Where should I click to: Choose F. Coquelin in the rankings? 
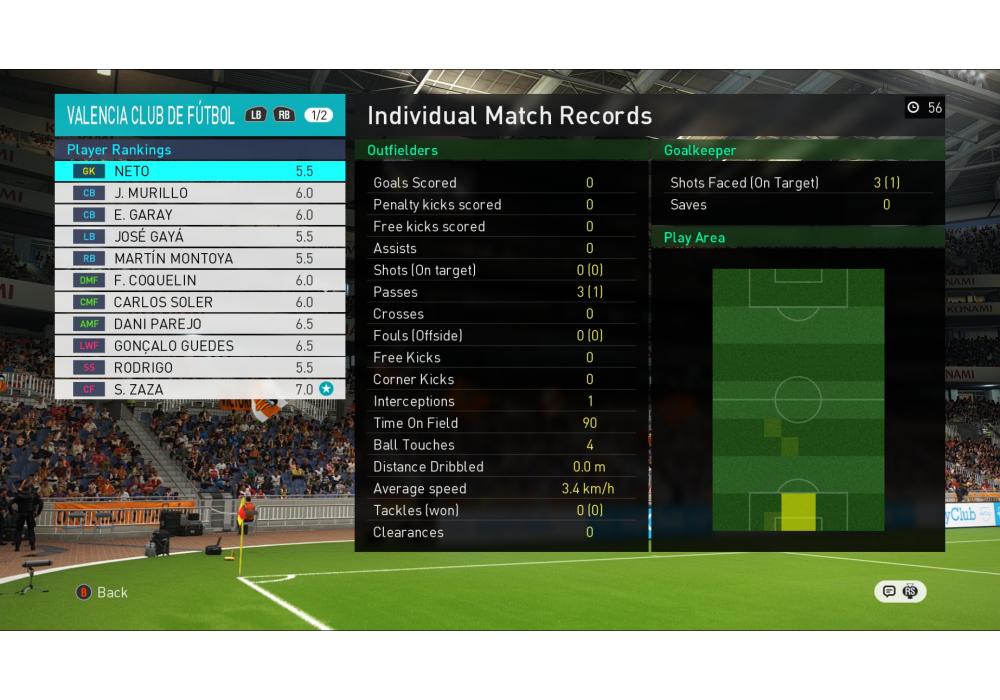[x=200, y=281]
